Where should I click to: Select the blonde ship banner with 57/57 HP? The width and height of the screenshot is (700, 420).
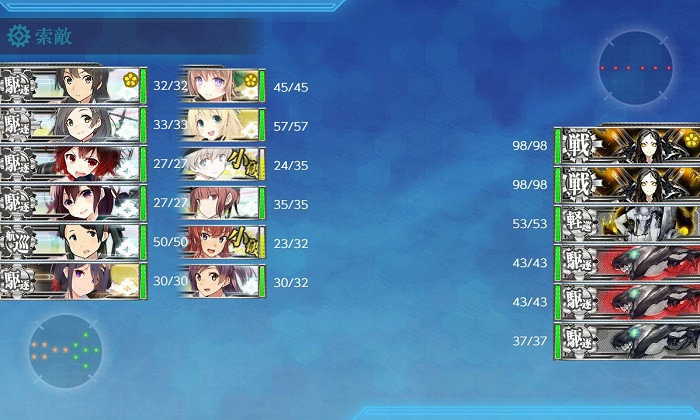222,125
